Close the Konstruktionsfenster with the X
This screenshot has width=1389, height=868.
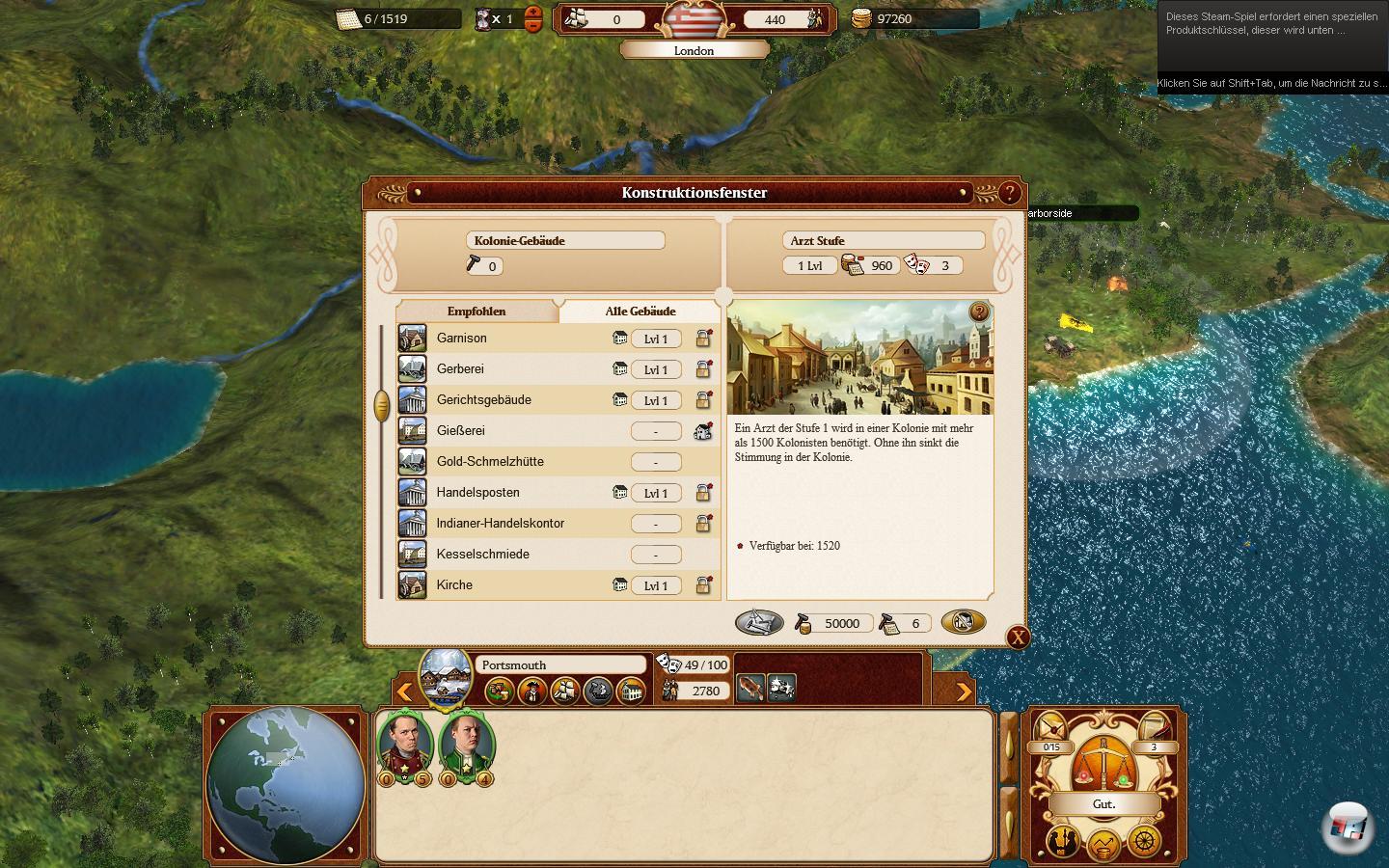pos(1018,637)
